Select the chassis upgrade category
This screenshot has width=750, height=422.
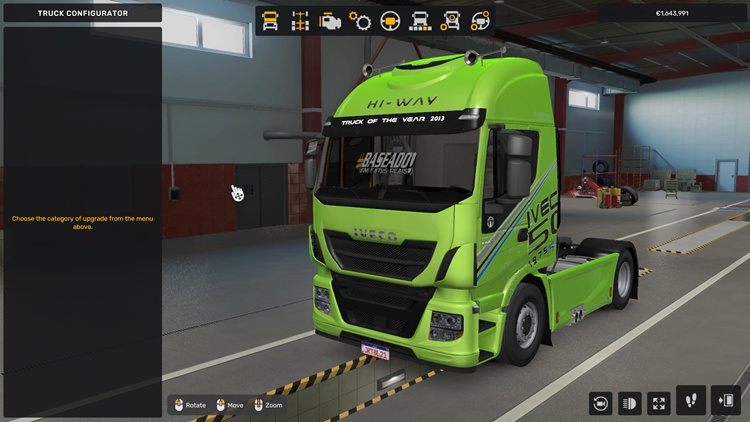coord(299,19)
